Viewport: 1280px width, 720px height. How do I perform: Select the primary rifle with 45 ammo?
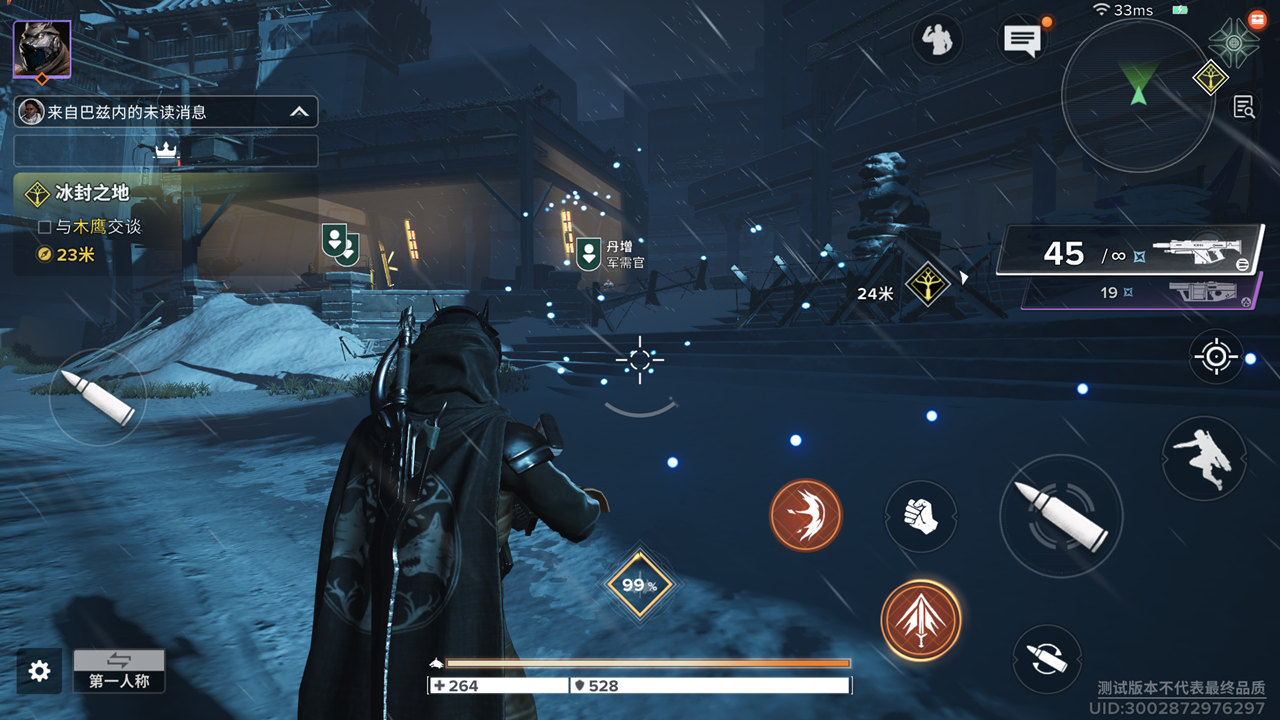click(1130, 251)
